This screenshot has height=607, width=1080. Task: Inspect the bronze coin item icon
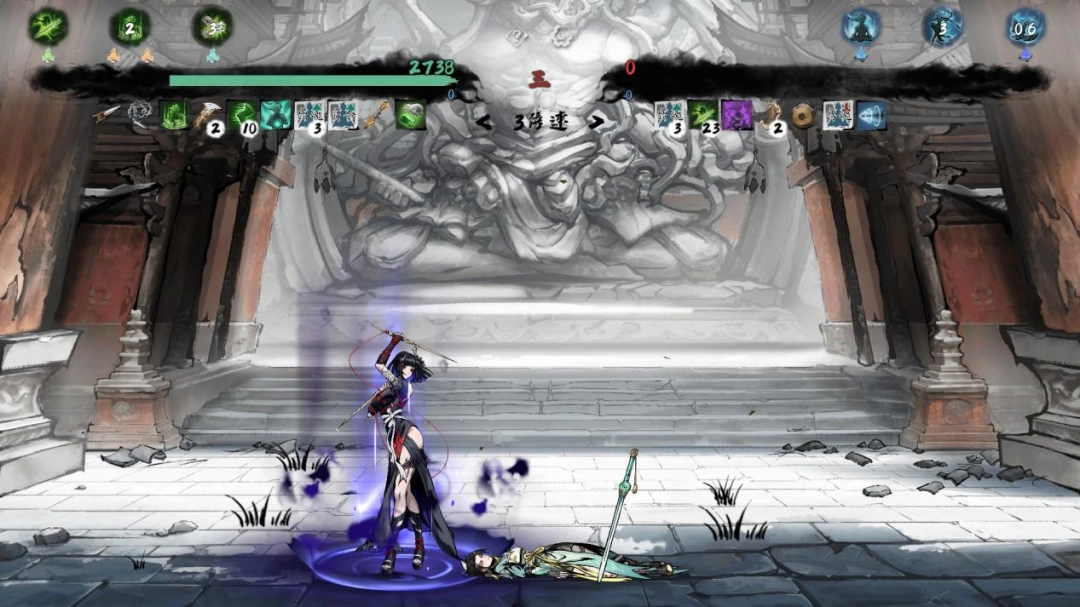pos(802,116)
